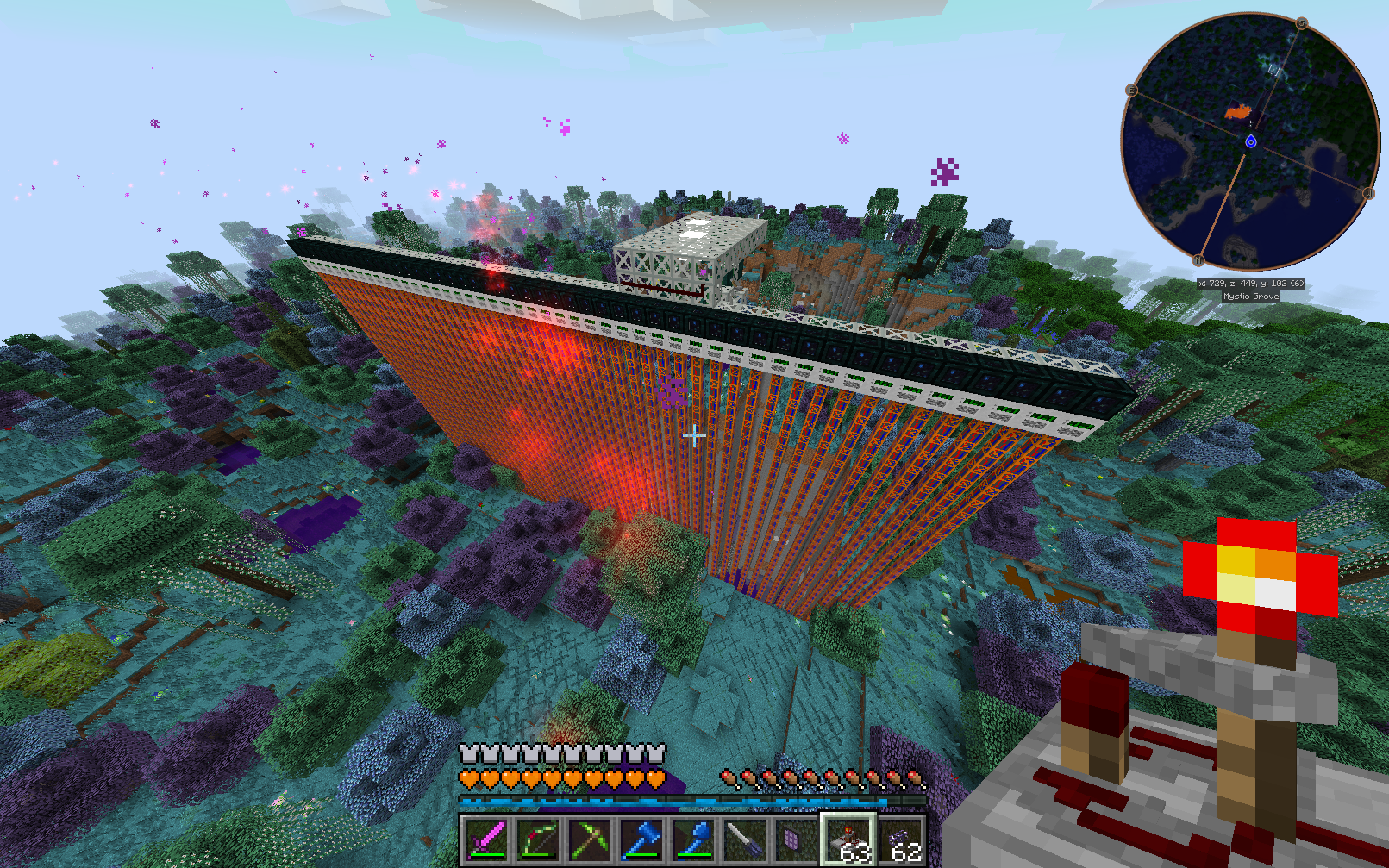Select the purple item stack of 62
This screenshot has height=868, width=1389.
tap(901, 840)
